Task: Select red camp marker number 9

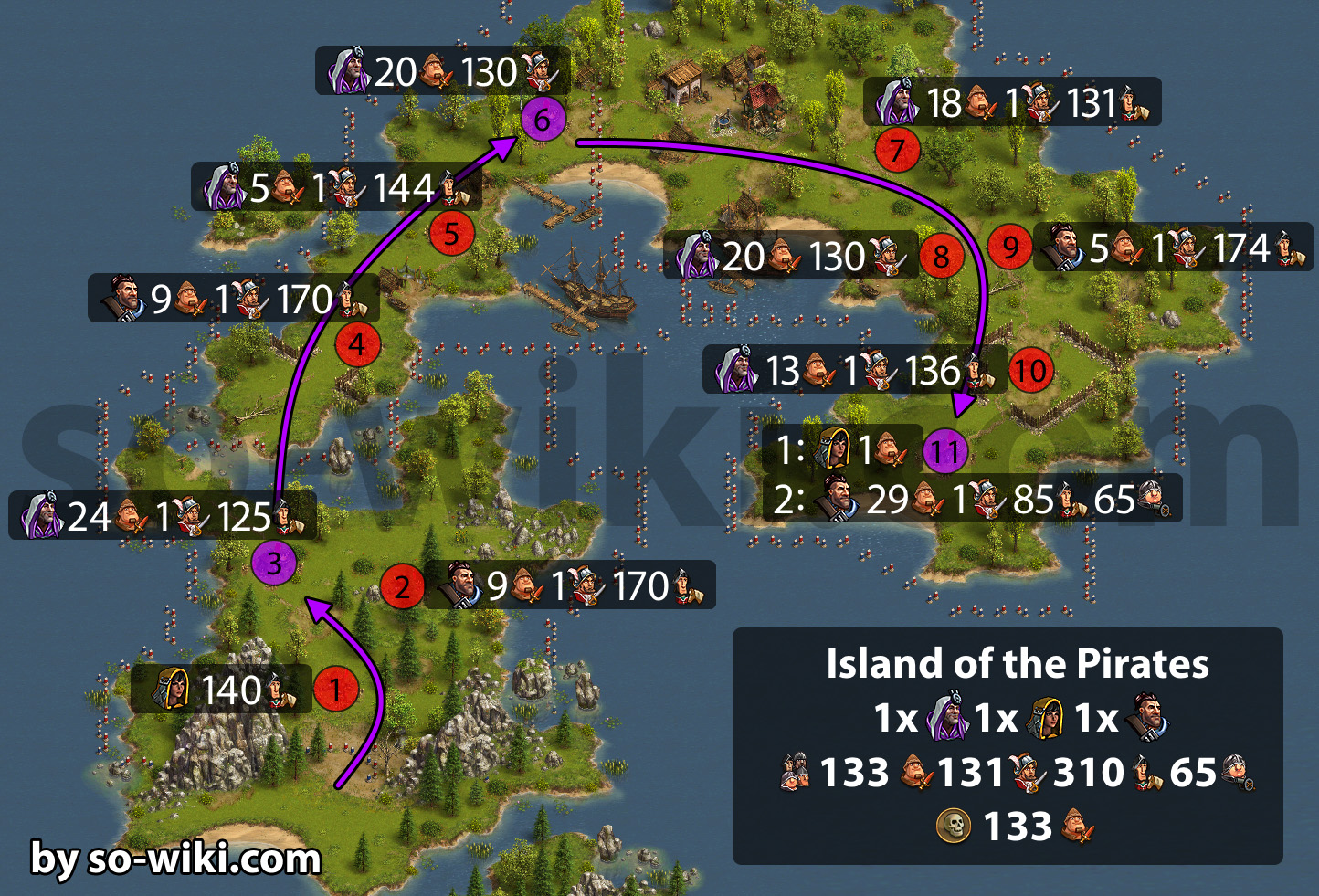Action: click(1010, 247)
